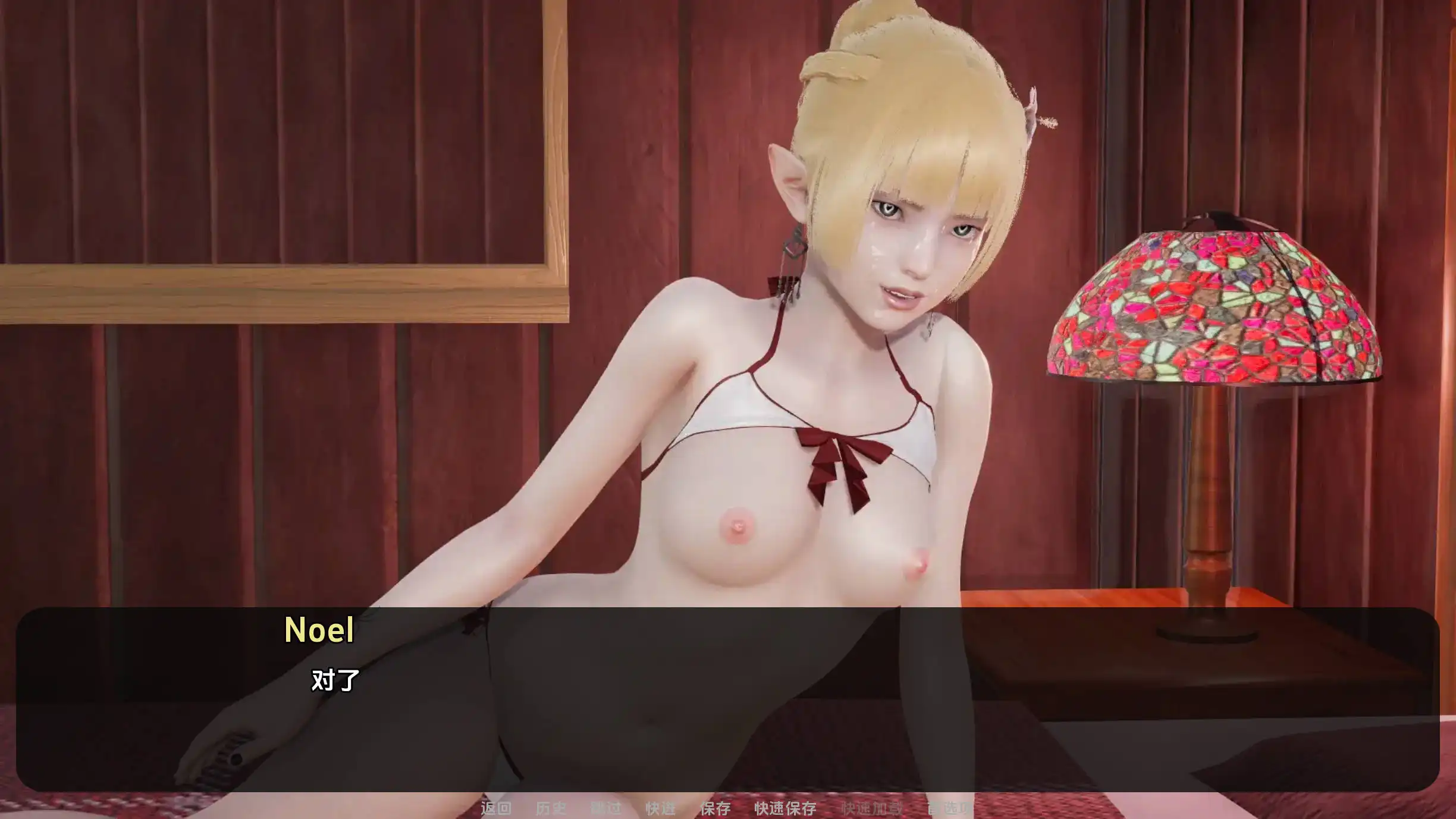Roll back dialogue using the 返回 button
The width and height of the screenshot is (1456, 819).
click(497, 808)
